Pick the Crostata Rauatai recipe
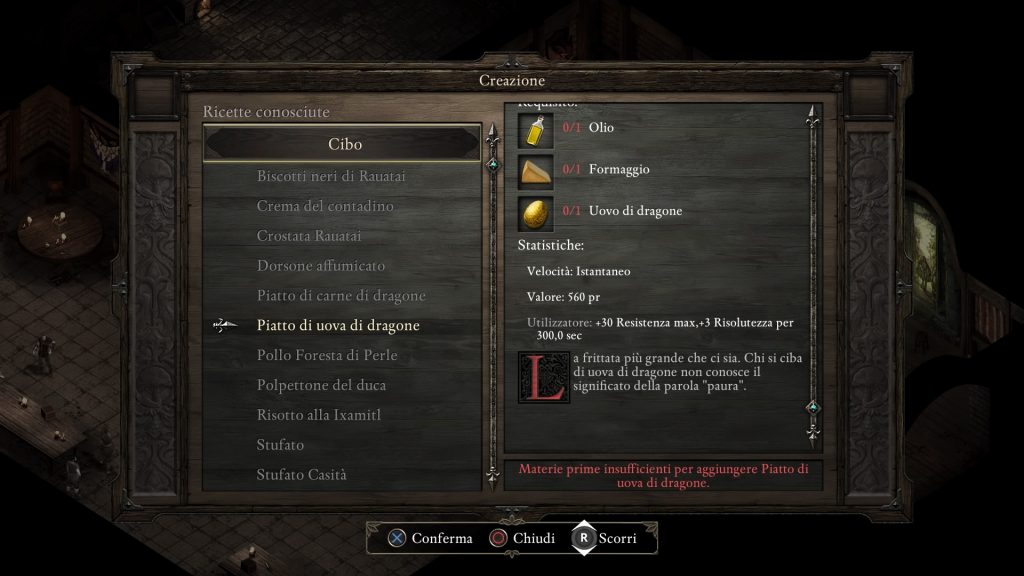 pos(309,236)
